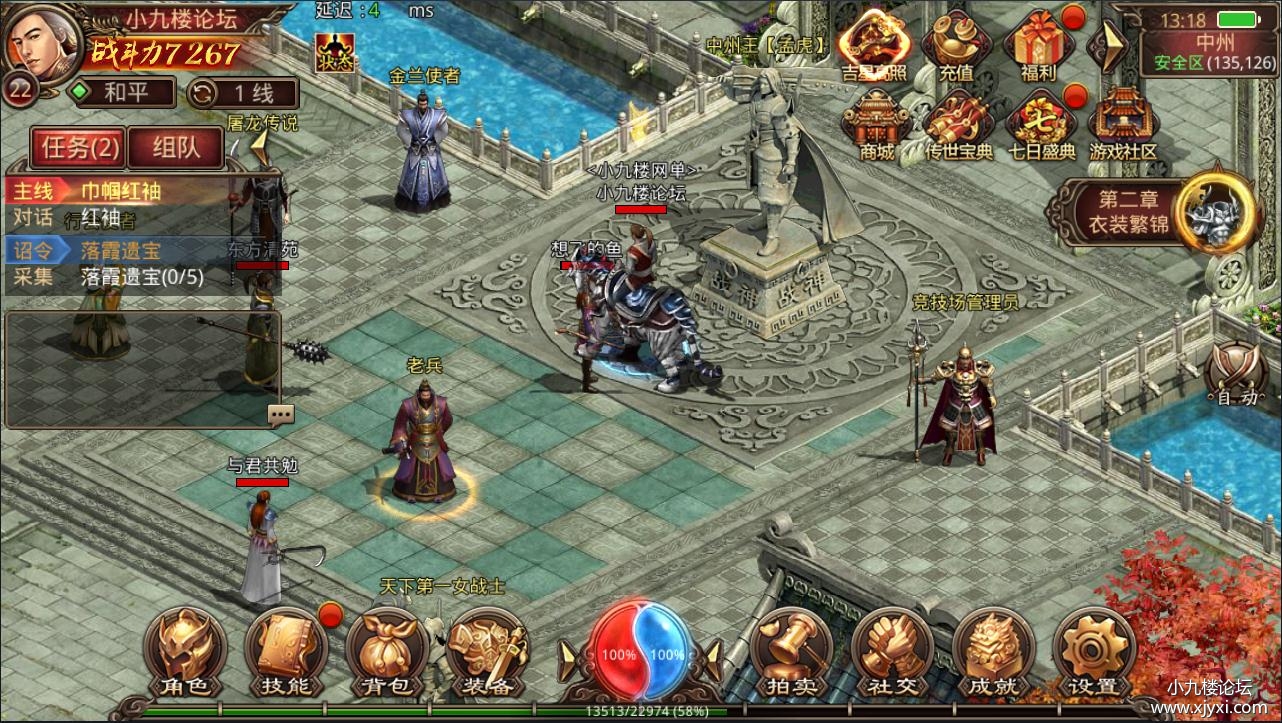
Task: Select the 任务(2) quest tab
Action: [x=80, y=146]
